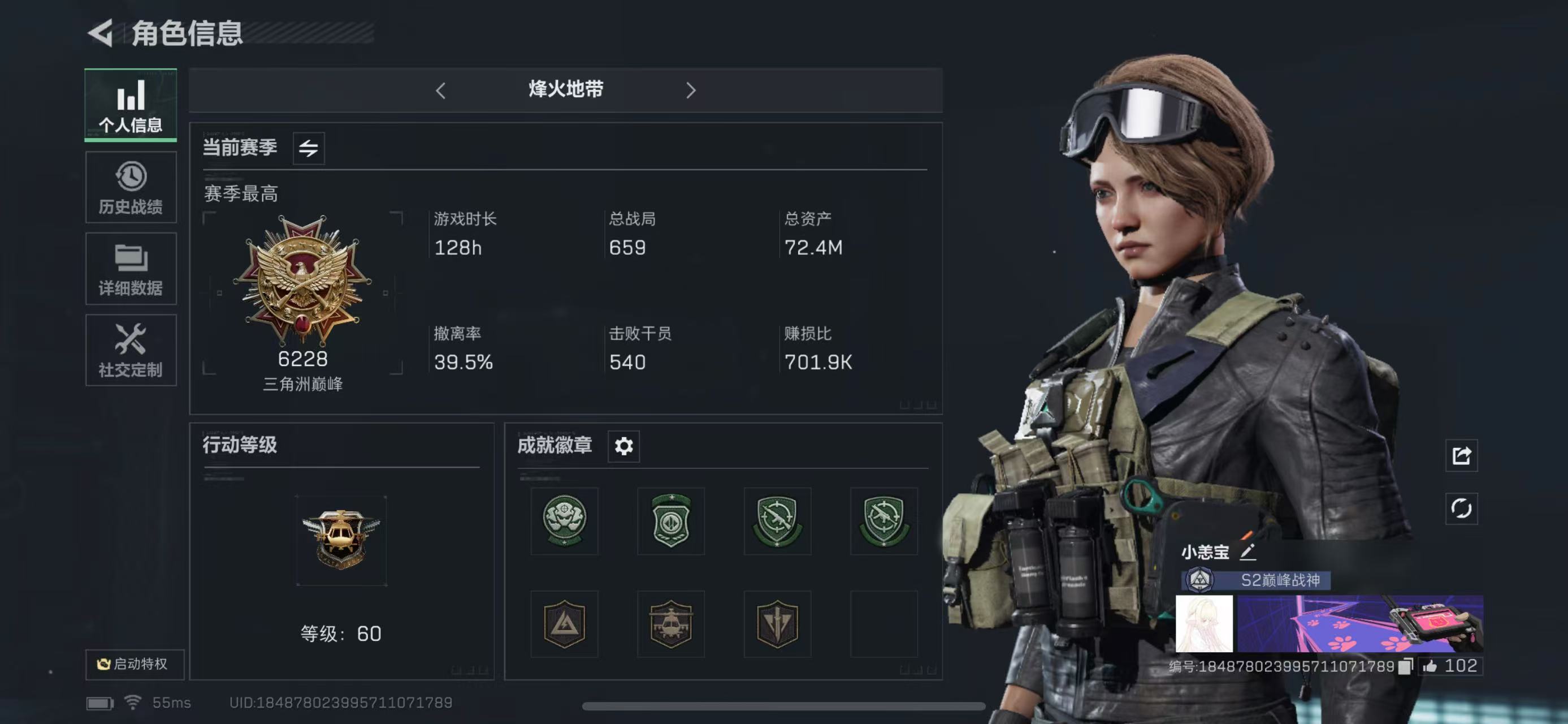
Task: Select the 个人信息 tab
Action: click(x=131, y=105)
